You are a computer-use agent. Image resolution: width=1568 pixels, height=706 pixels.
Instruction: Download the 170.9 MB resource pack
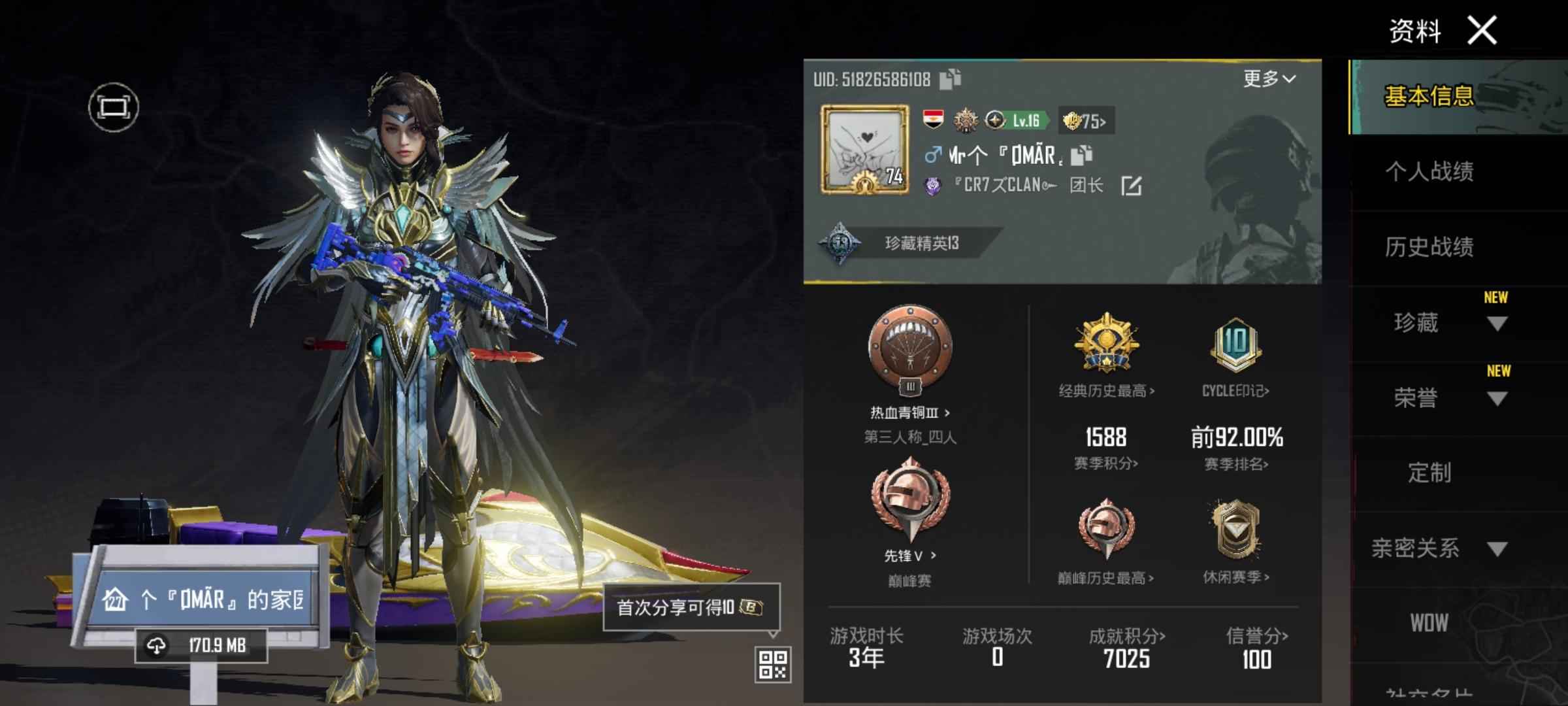click(201, 646)
